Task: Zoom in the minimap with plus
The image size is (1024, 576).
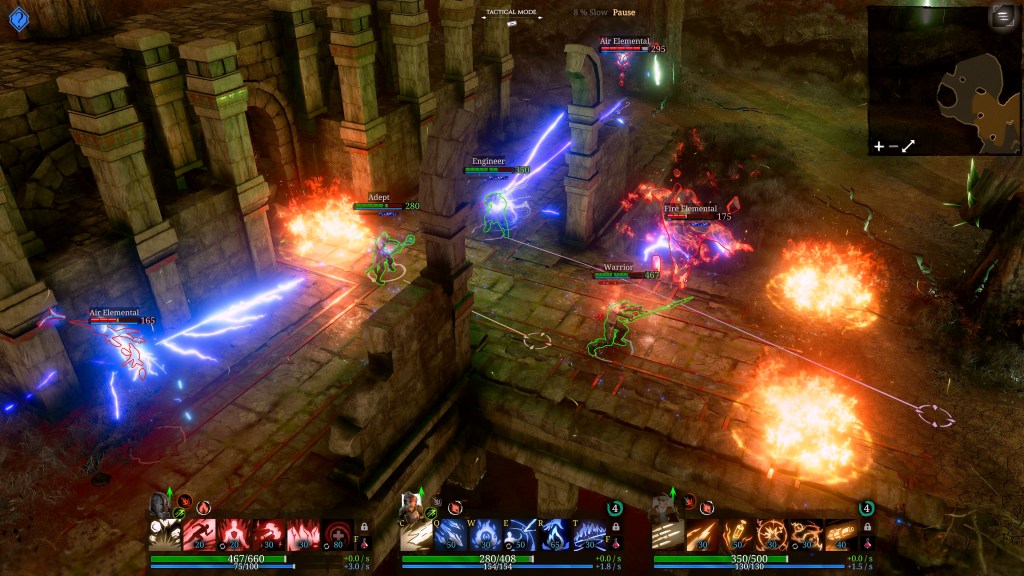Action: tap(879, 146)
